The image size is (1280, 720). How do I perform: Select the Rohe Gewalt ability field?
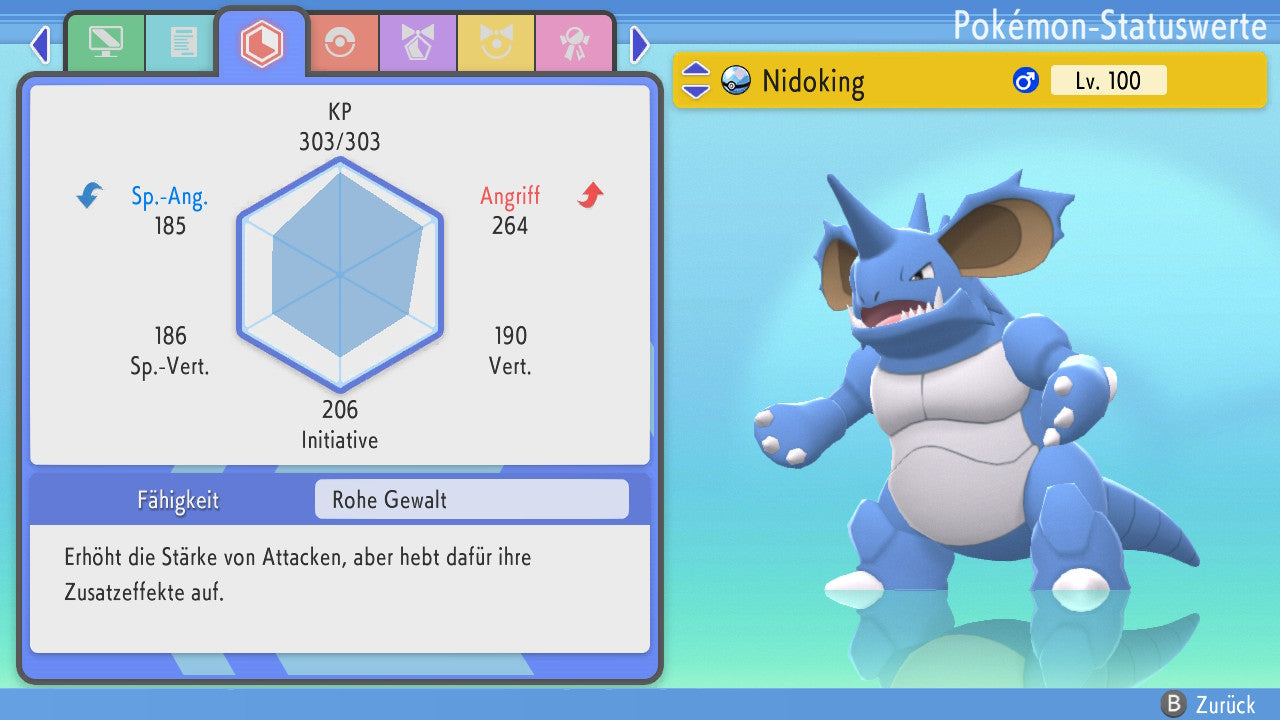click(471, 499)
